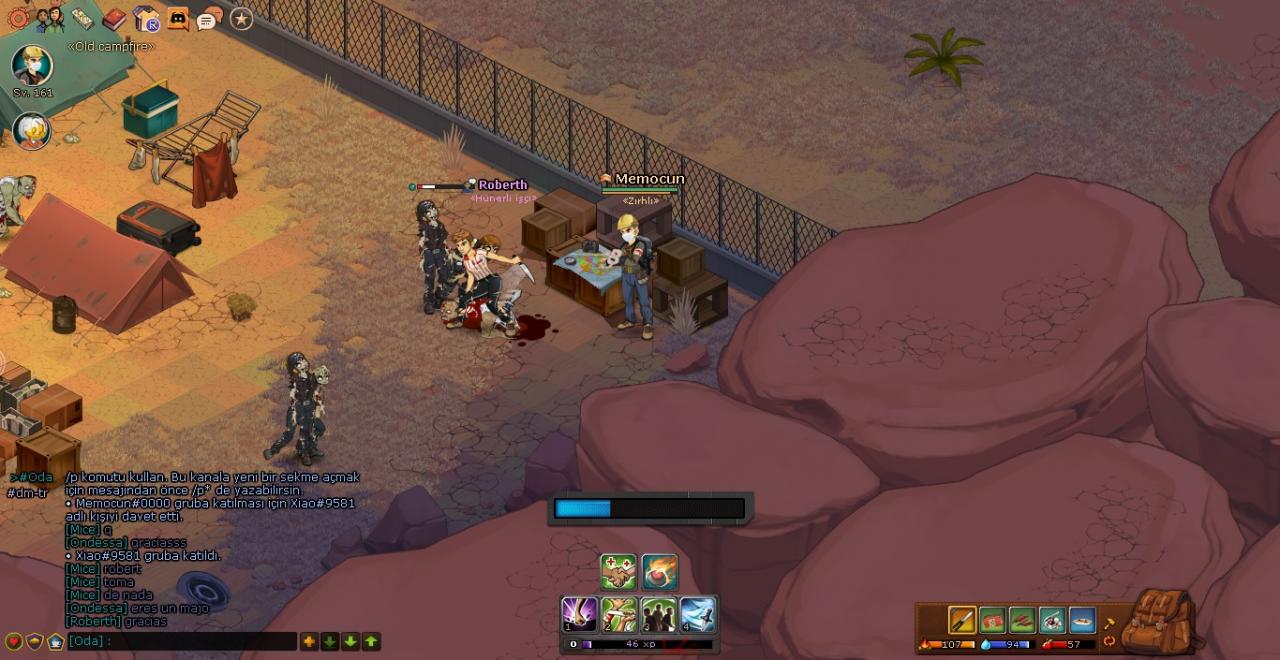
Task: Select the knife hotbar slot
Action: [962, 620]
